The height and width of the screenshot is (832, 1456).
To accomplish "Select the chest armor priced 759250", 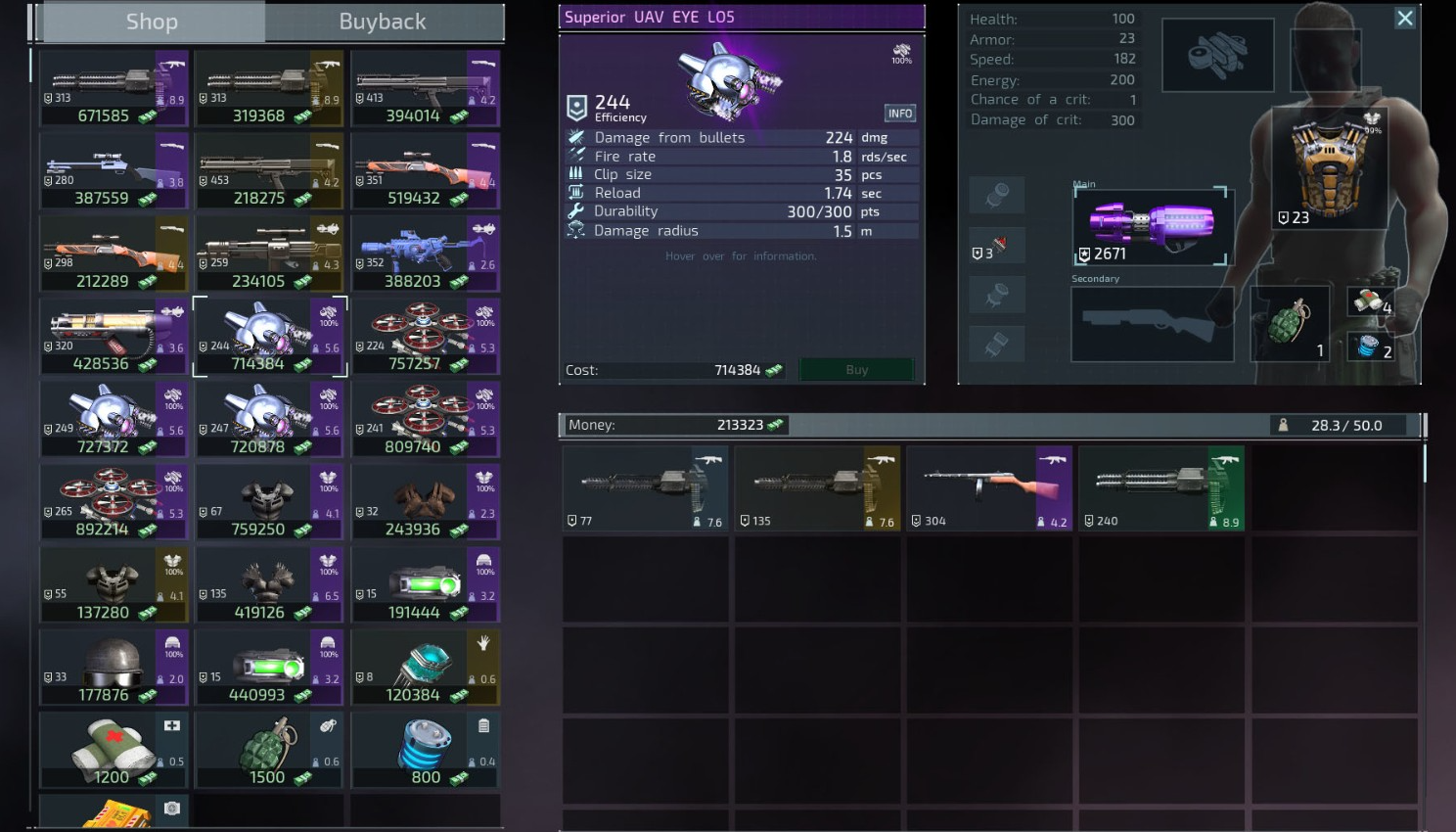I will click(x=269, y=502).
